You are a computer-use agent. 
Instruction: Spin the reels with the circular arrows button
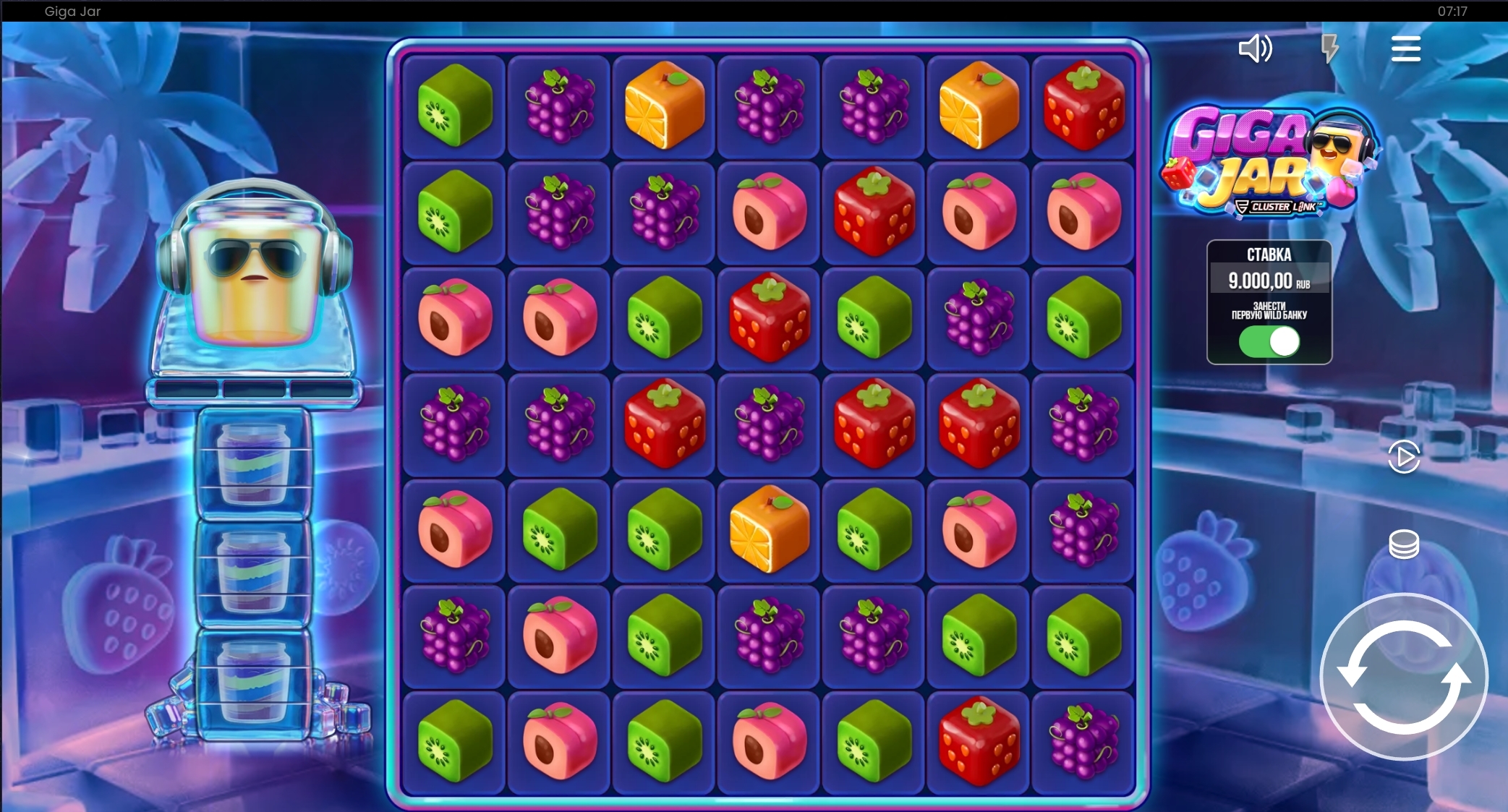(1403, 677)
